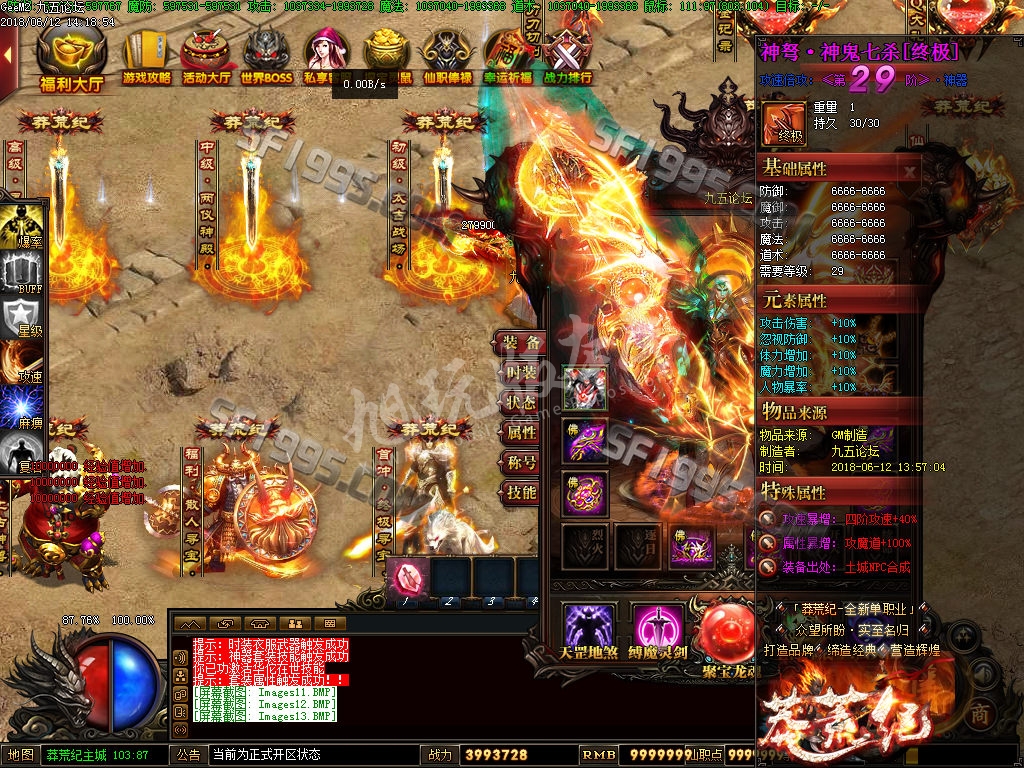Screen dimensions: 1024x768
Task: Open the 福利大厅 welfare hall
Action: (x=71, y=61)
